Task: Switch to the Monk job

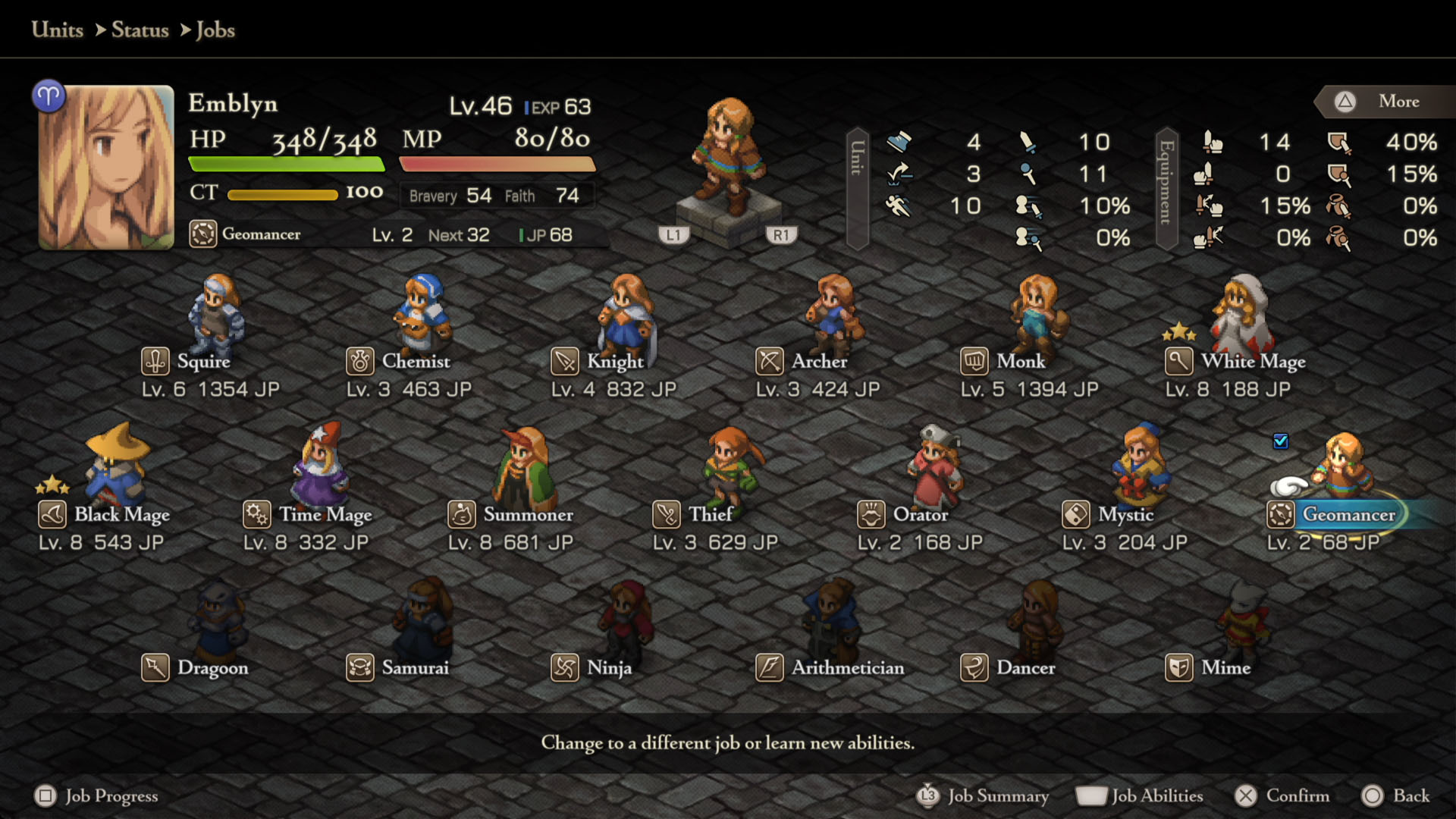Action: [x=1020, y=362]
